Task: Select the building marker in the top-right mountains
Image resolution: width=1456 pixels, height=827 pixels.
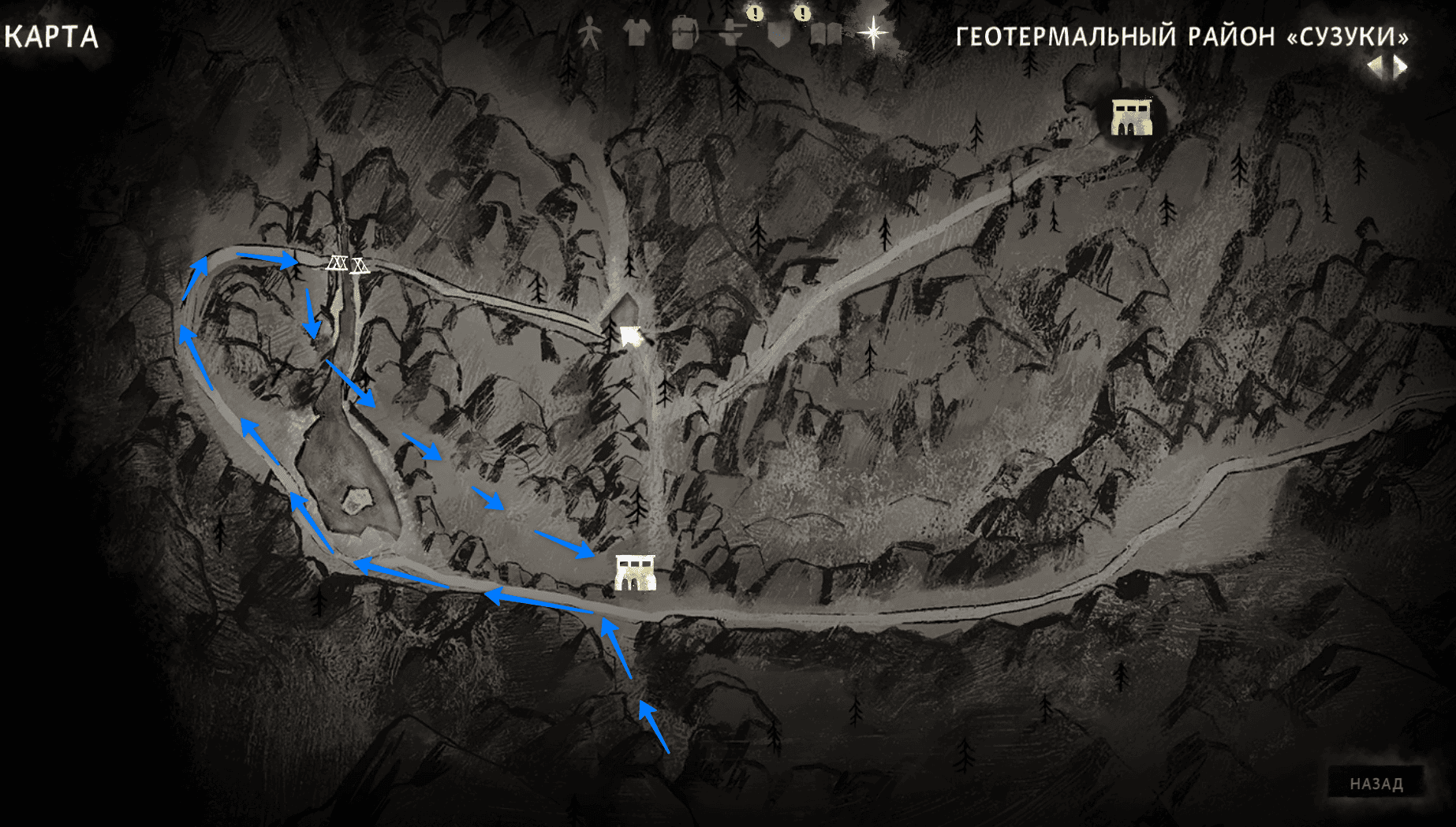Action: [1131, 117]
